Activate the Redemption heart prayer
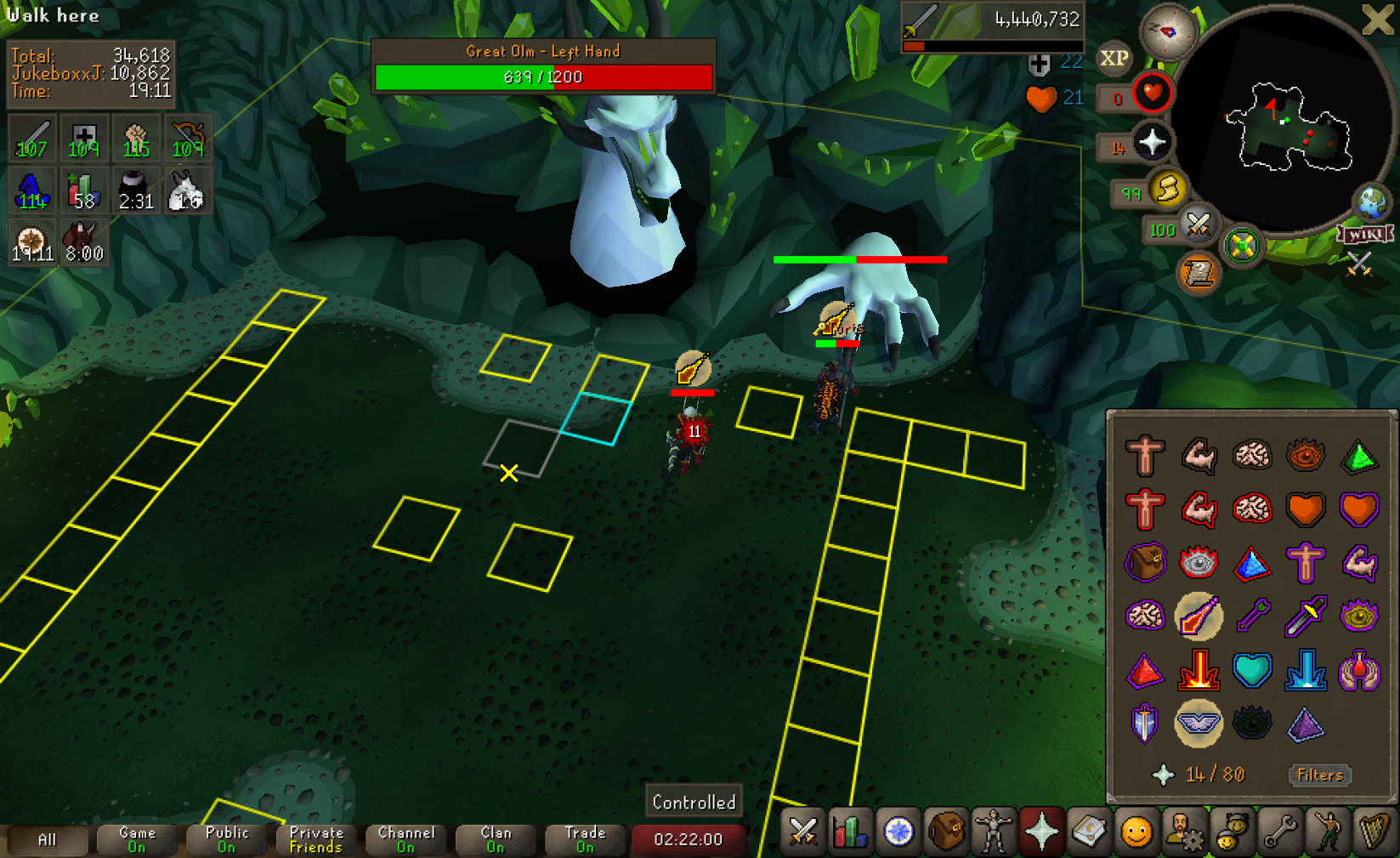This screenshot has width=1400, height=858. click(1252, 671)
